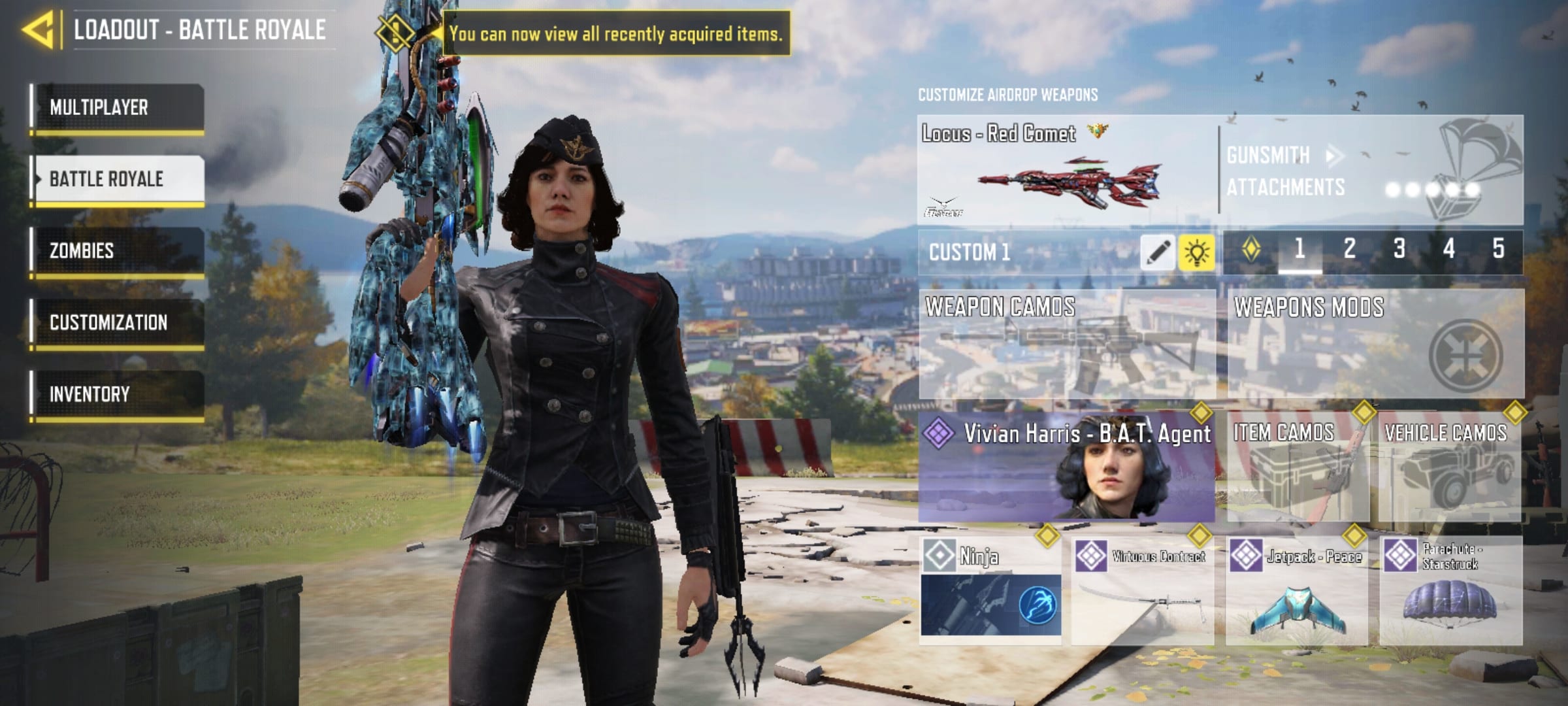Switch to custom loadout slot 2
Image resolution: width=1568 pixels, height=706 pixels.
(x=1349, y=250)
